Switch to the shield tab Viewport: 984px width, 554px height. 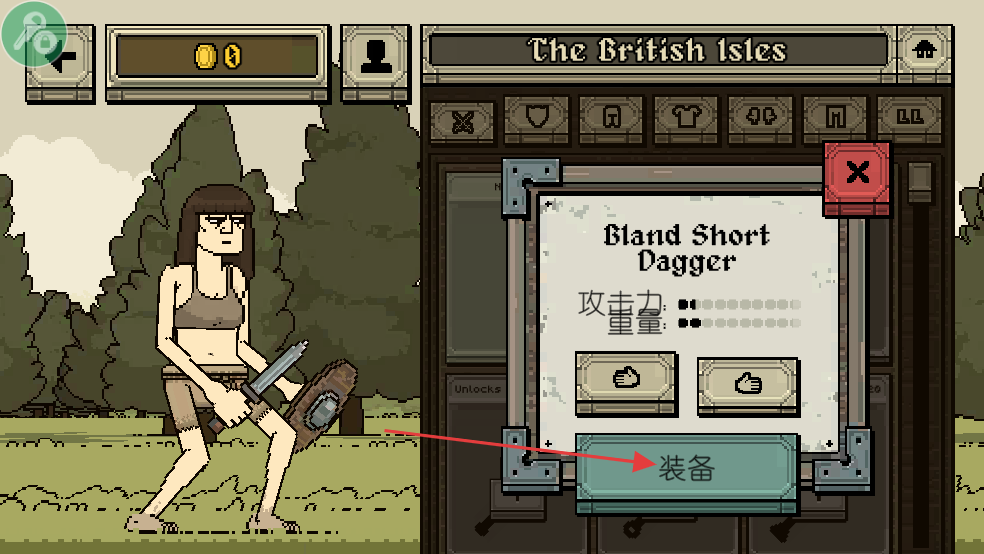coord(537,118)
